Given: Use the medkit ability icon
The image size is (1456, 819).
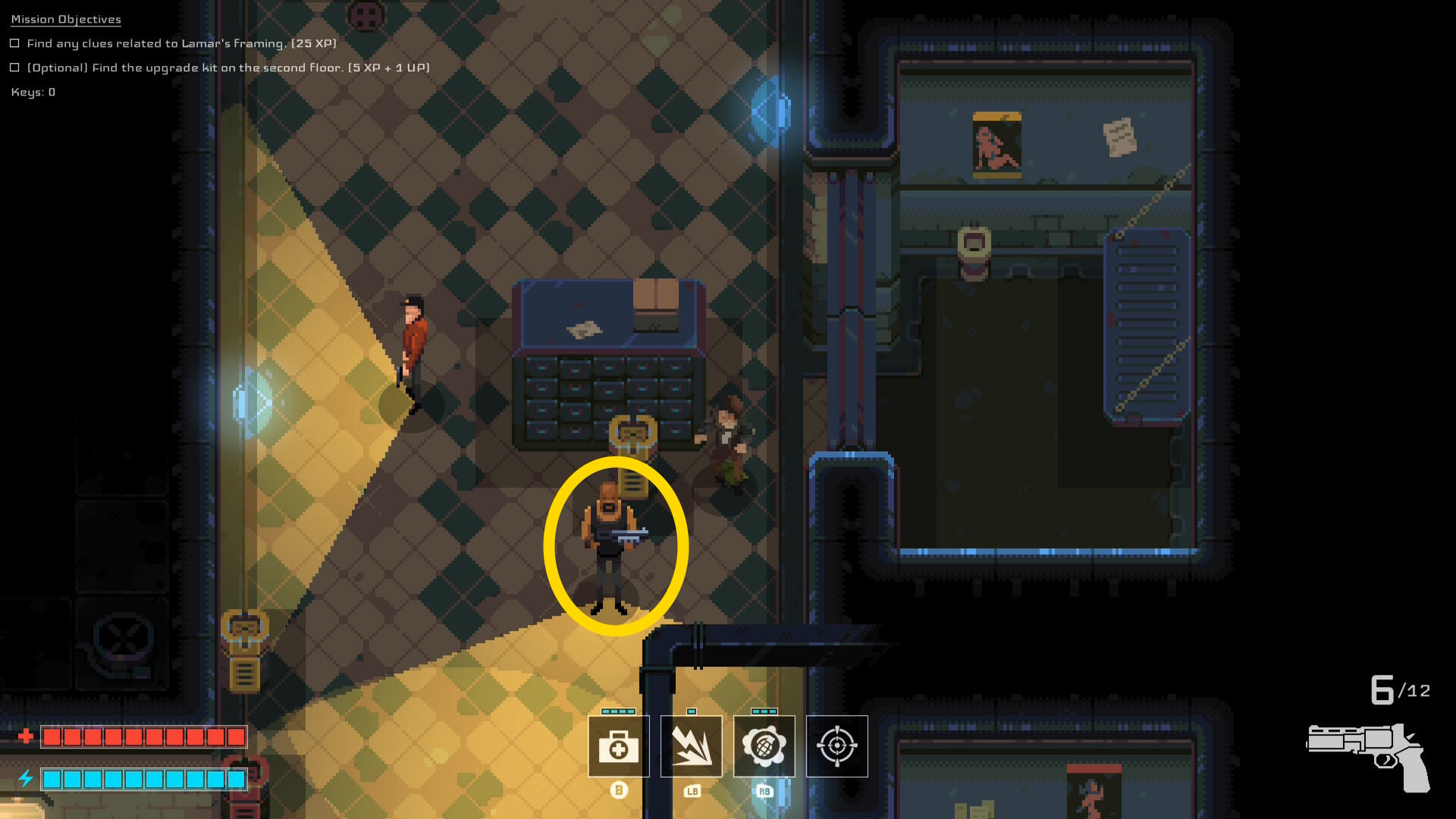Looking at the screenshot, I should [618, 746].
